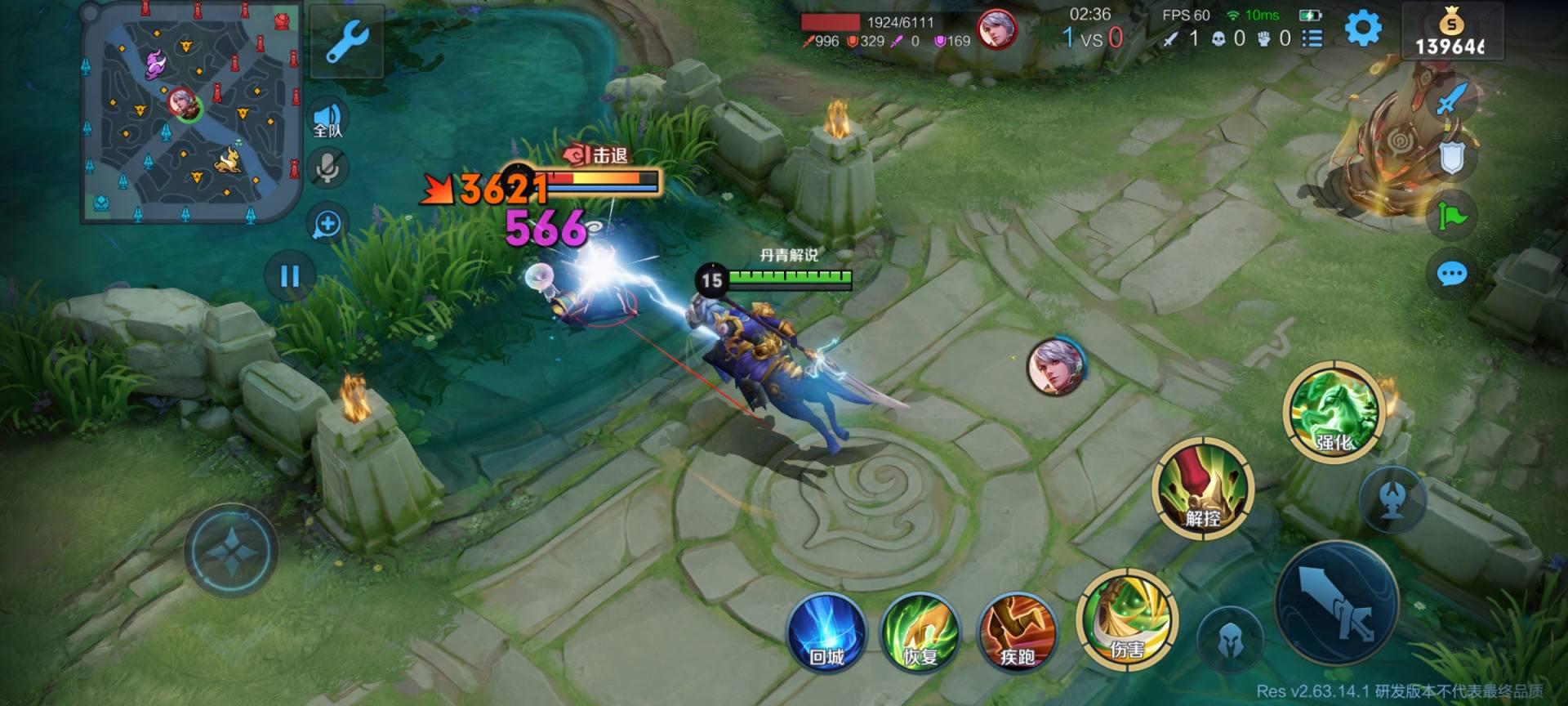The image size is (1568, 706).
Task: Toggle the team voice speaker
Action: 328,119
